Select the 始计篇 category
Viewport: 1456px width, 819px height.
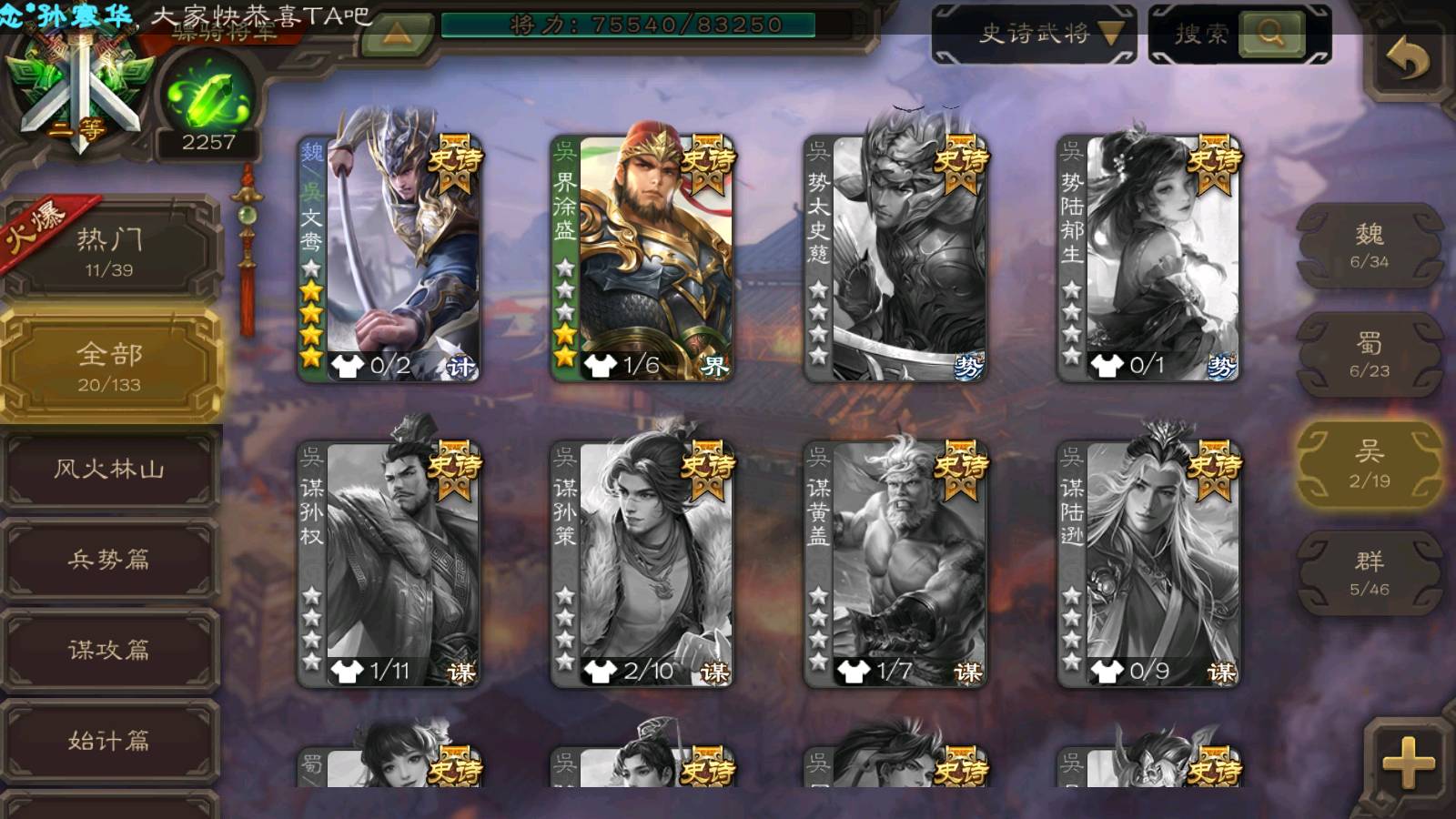[109, 740]
